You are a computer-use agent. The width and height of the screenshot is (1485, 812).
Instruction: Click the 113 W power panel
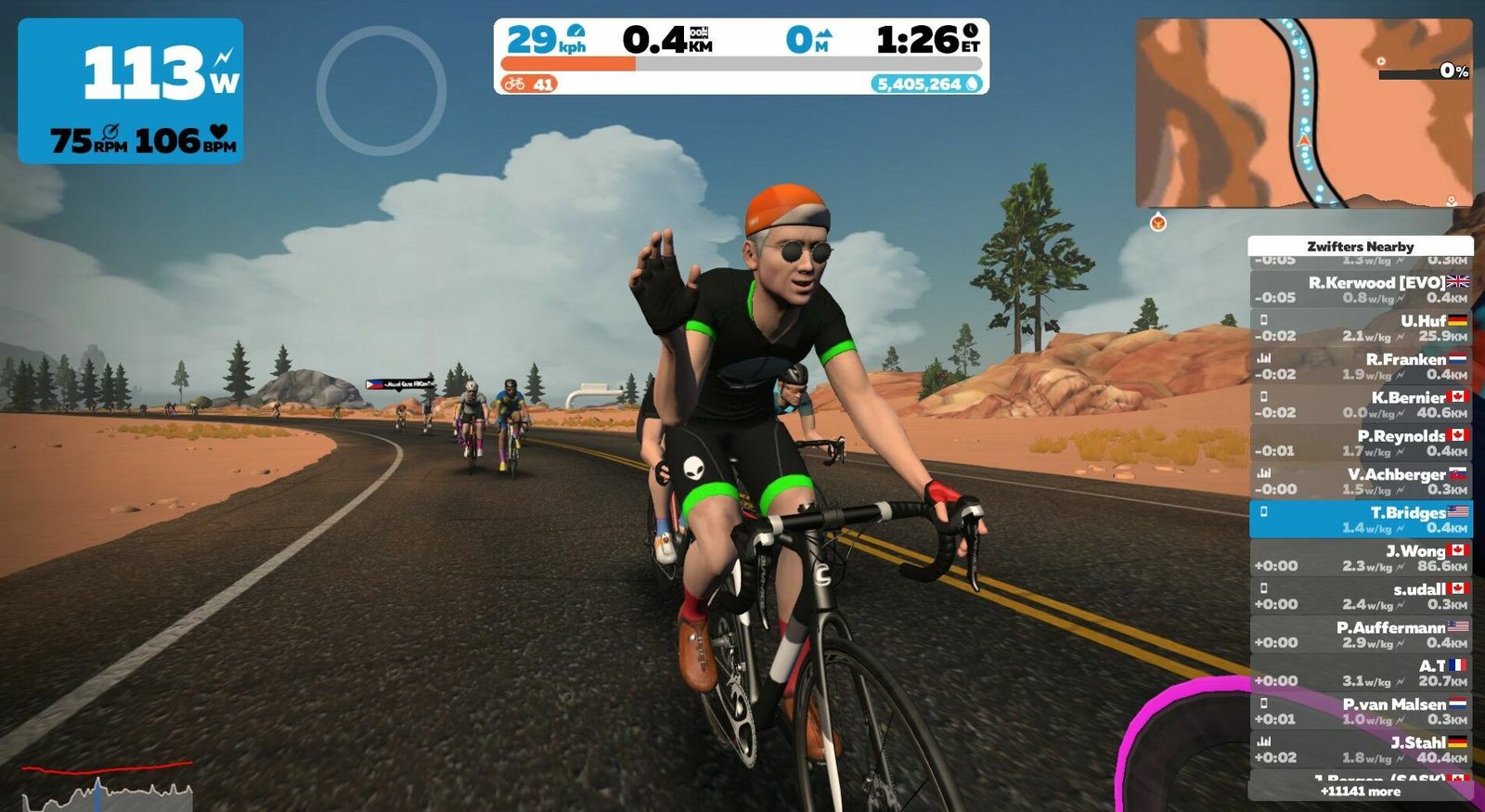(131, 91)
